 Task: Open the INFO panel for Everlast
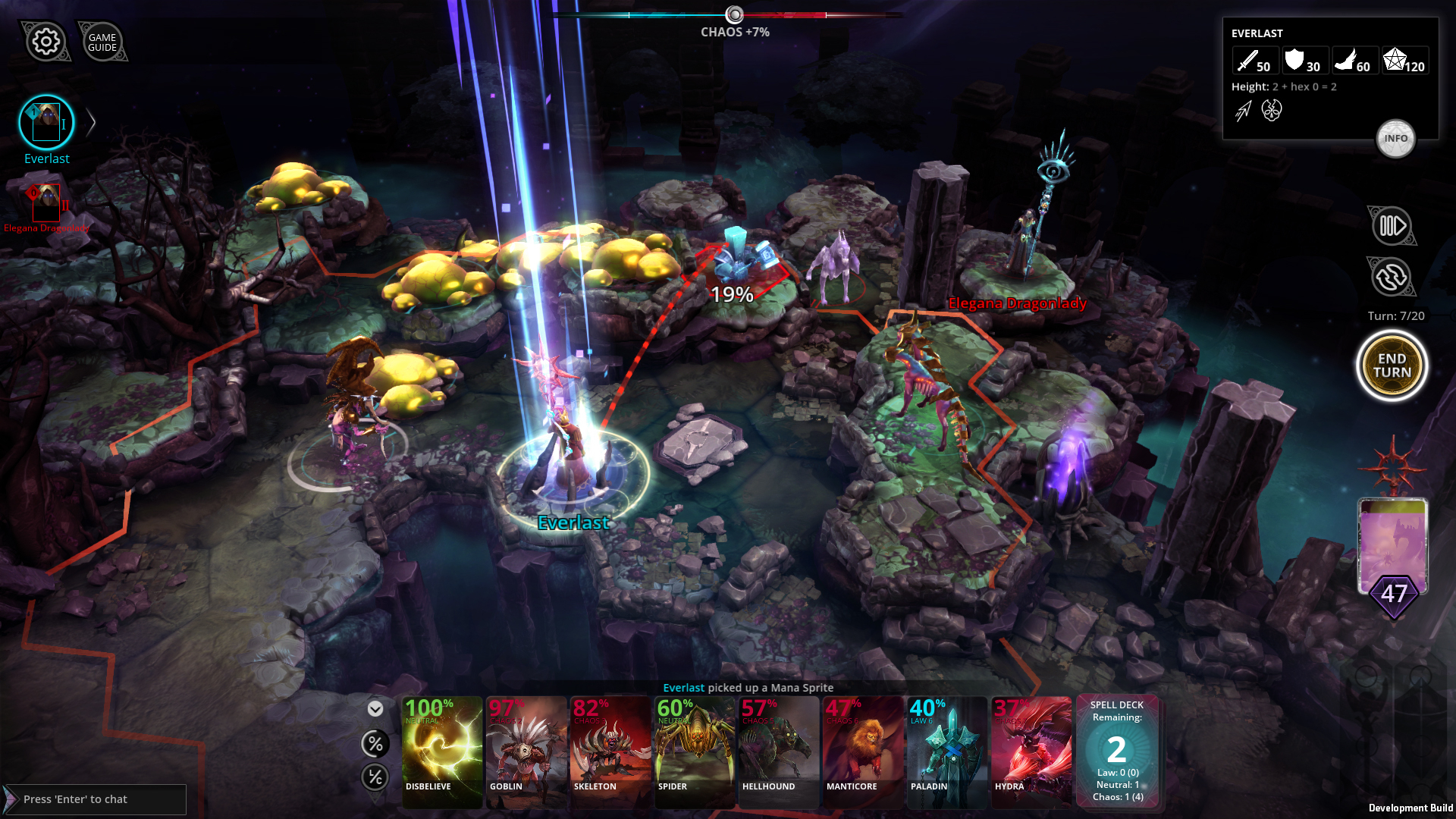click(x=1396, y=139)
